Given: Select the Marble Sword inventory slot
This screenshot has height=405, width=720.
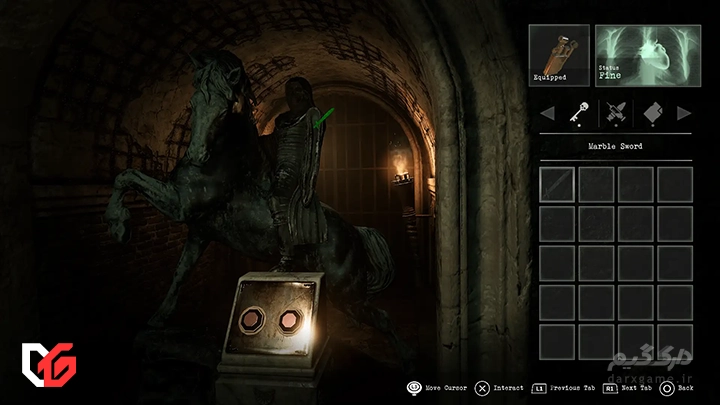Looking at the screenshot, I should (x=557, y=183).
